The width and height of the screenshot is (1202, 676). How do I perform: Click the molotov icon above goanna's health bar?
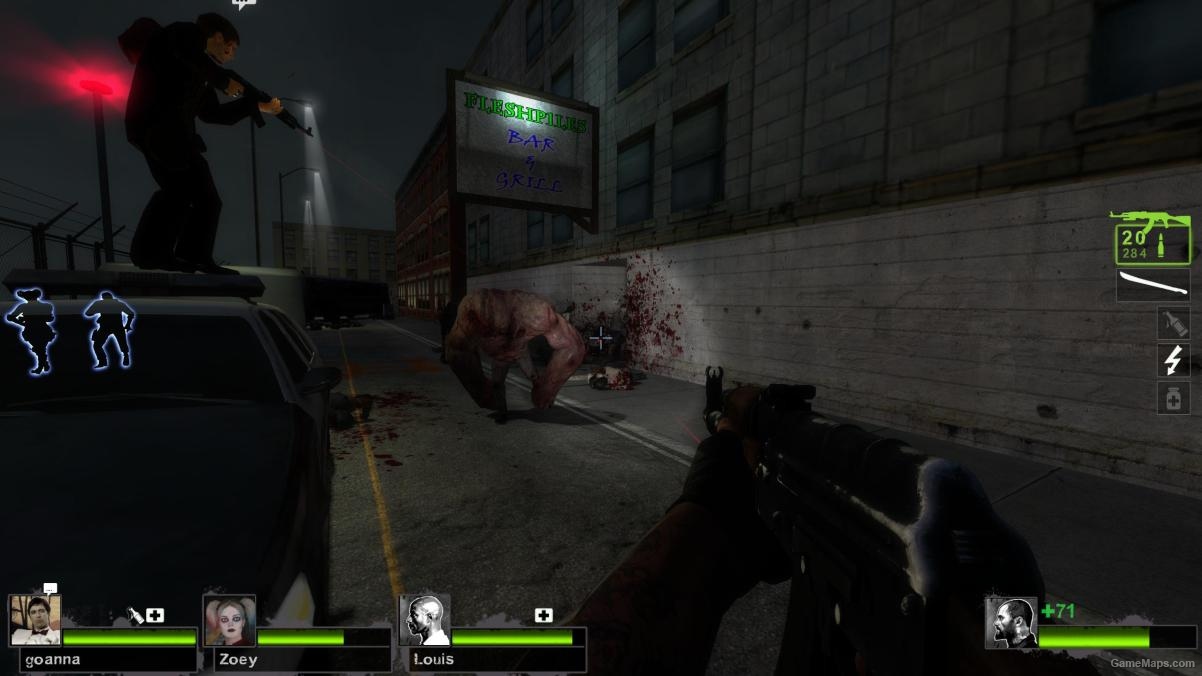tap(136, 615)
